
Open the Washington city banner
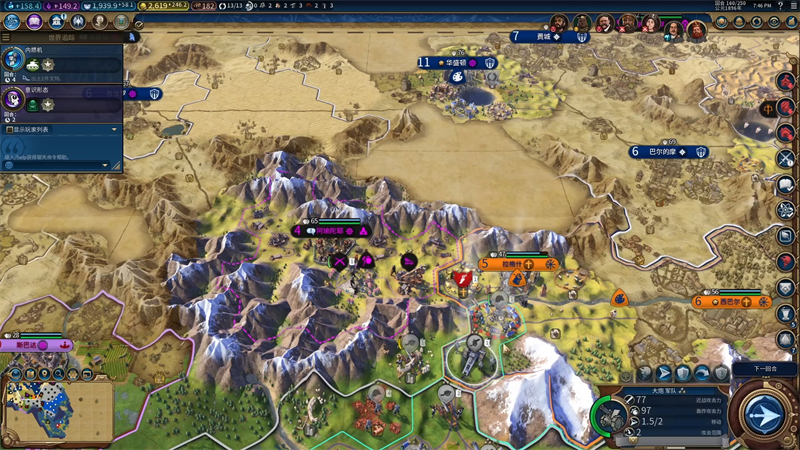point(456,62)
